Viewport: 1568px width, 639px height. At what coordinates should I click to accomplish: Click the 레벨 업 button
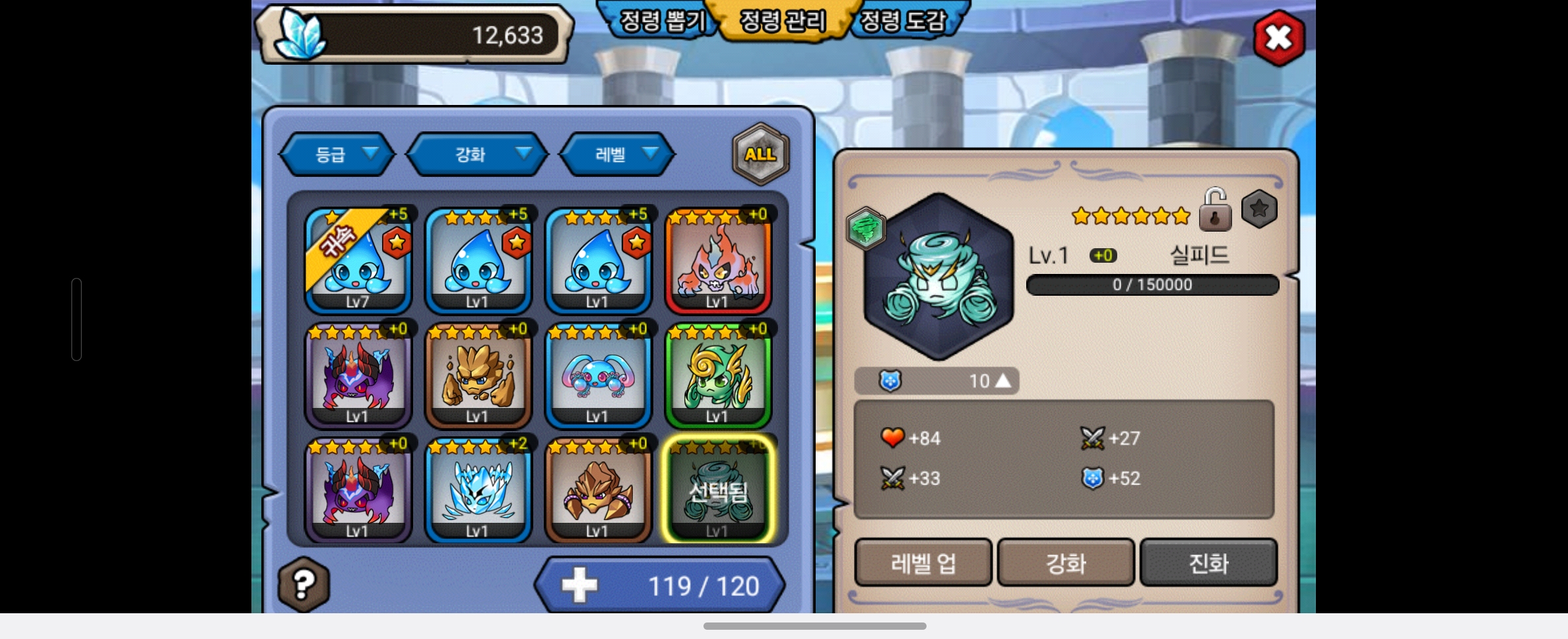tap(923, 563)
